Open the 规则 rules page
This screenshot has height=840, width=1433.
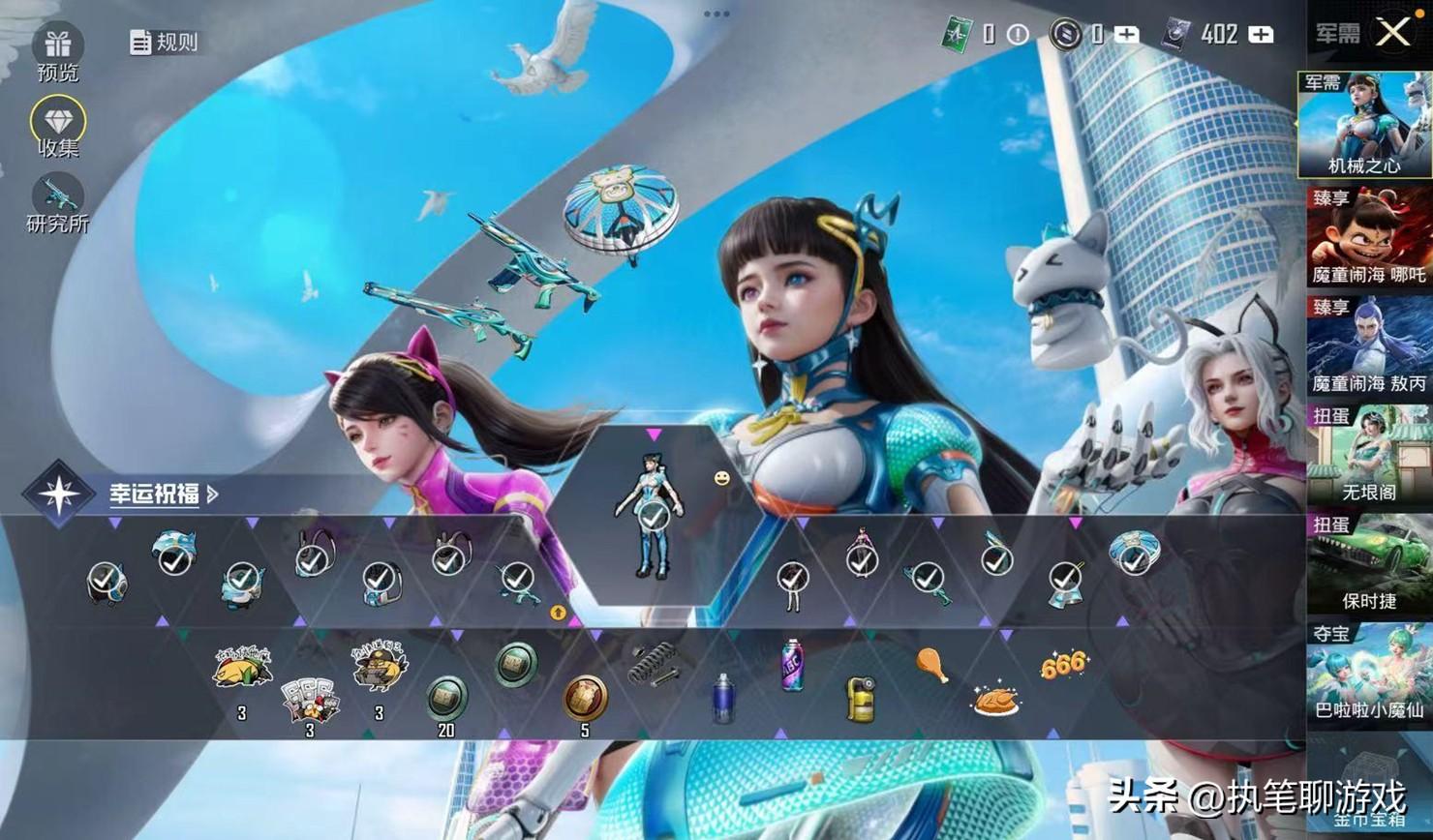[x=164, y=42]
